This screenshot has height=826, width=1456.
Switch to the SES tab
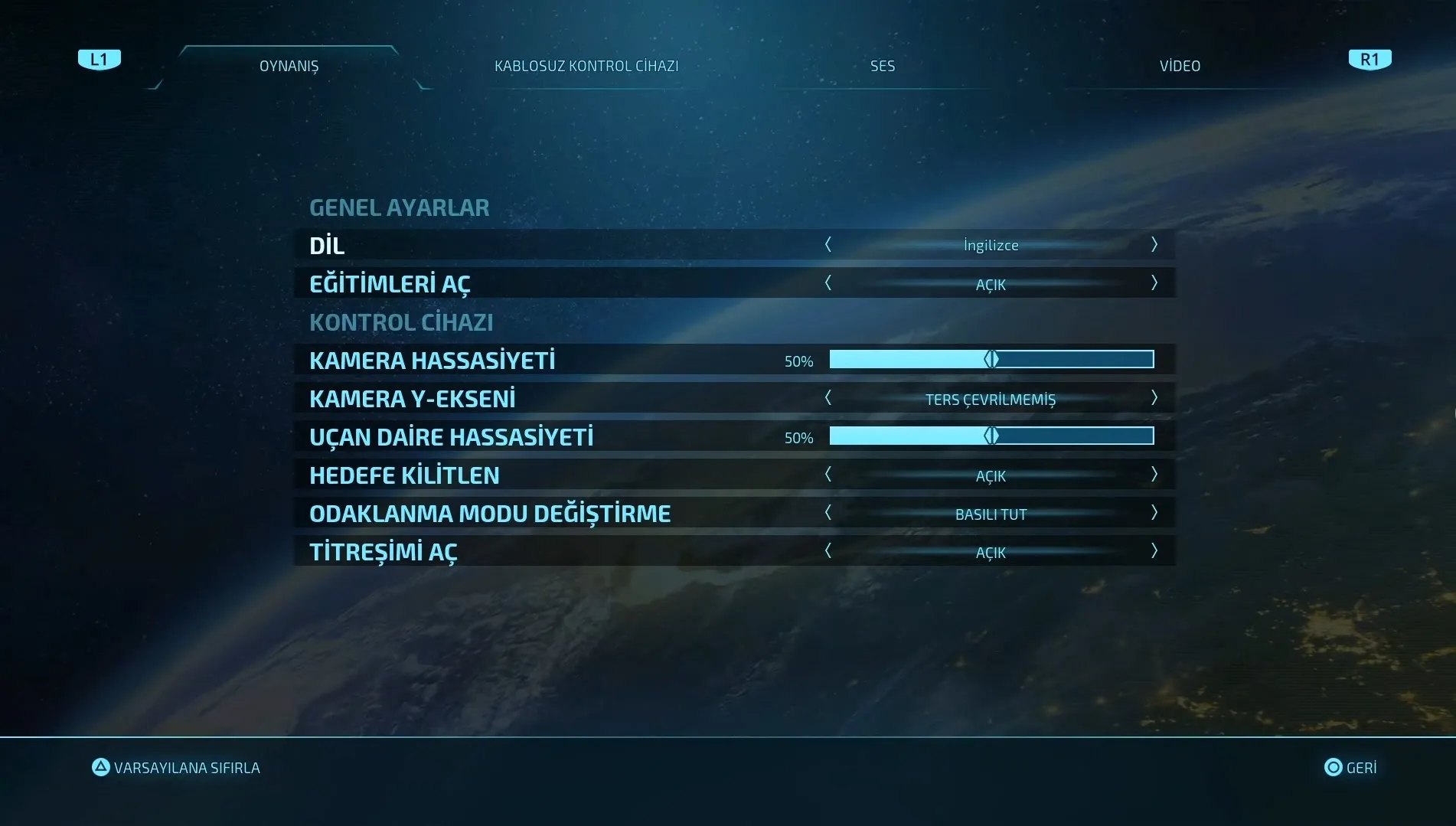(x=882, y=66)
